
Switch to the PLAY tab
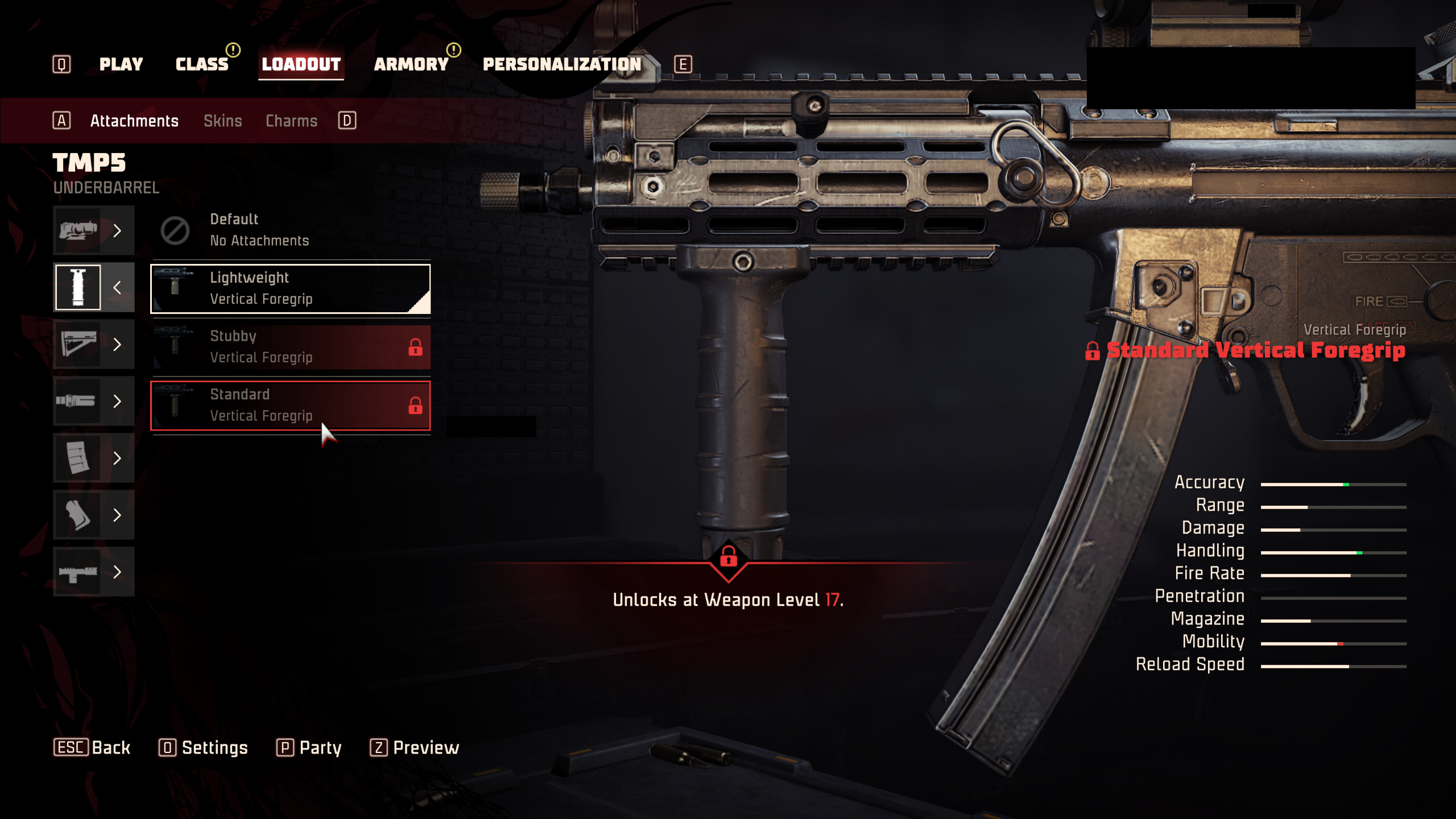click(121, 64)
